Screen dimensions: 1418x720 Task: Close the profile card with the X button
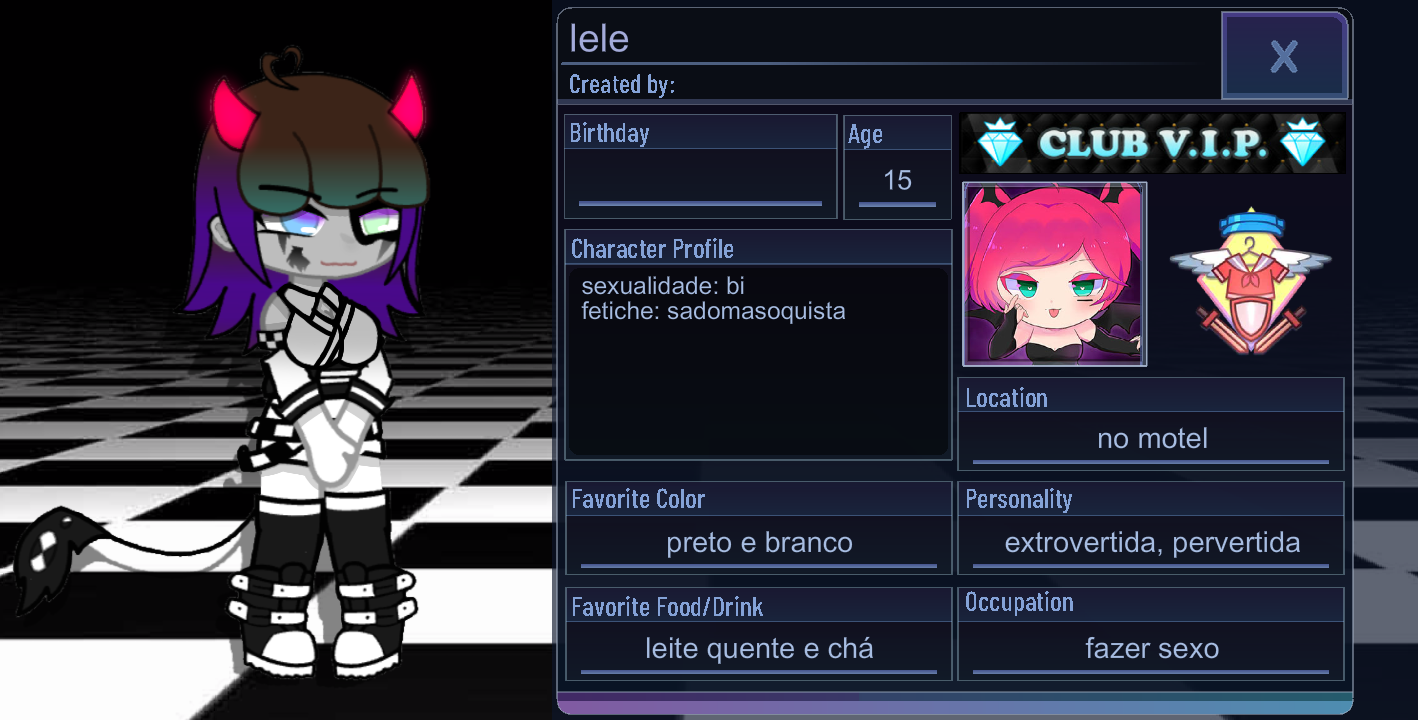point(1285,55)
